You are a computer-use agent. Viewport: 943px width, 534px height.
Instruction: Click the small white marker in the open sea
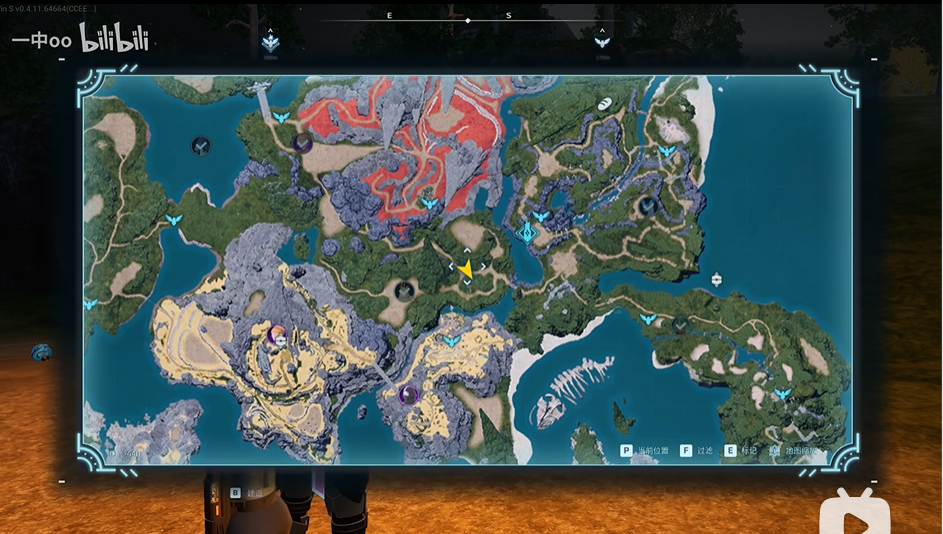tap(717, 279)
